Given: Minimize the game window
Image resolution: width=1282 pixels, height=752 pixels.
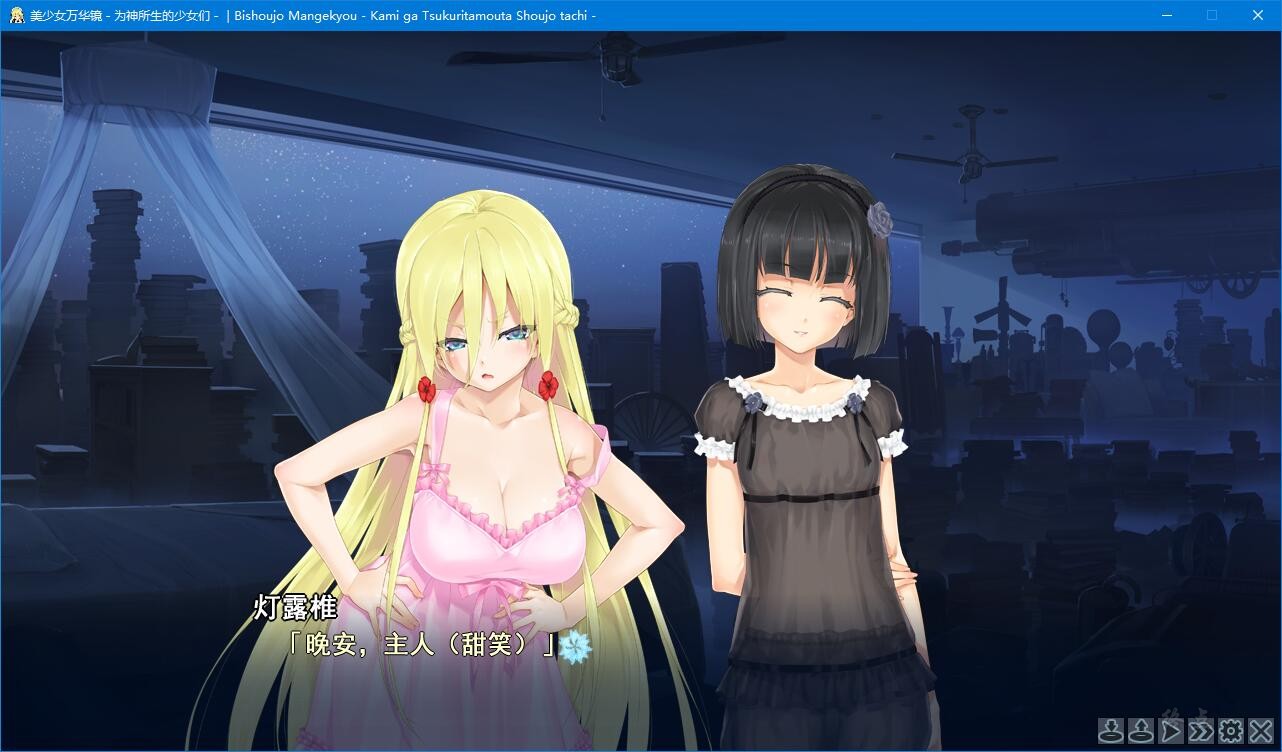Looking at the screenshot, I should pos(1167,15).
